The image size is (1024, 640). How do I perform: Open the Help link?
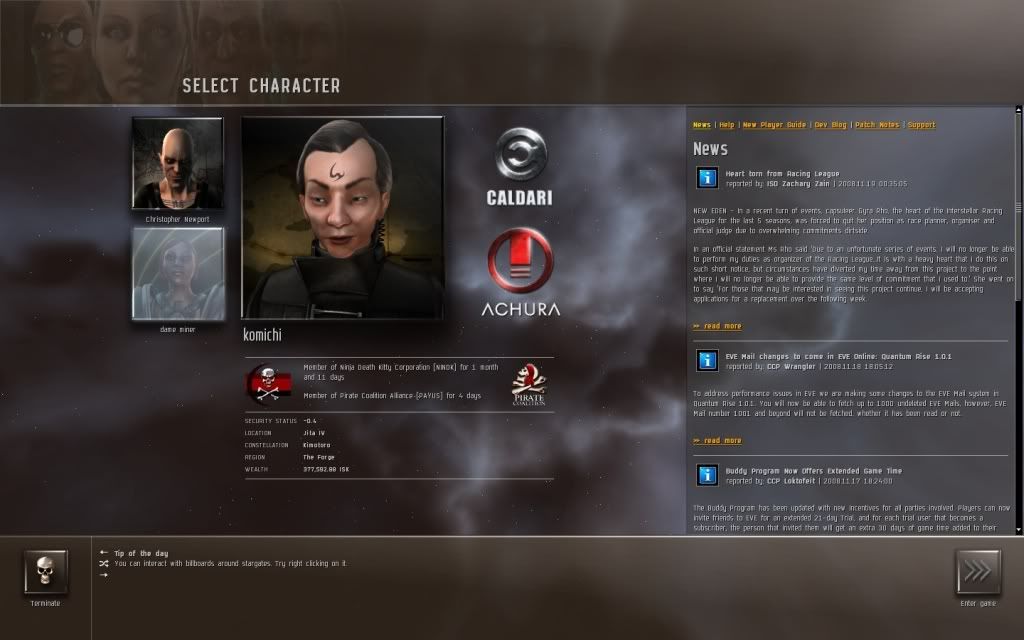pos(727,125)
